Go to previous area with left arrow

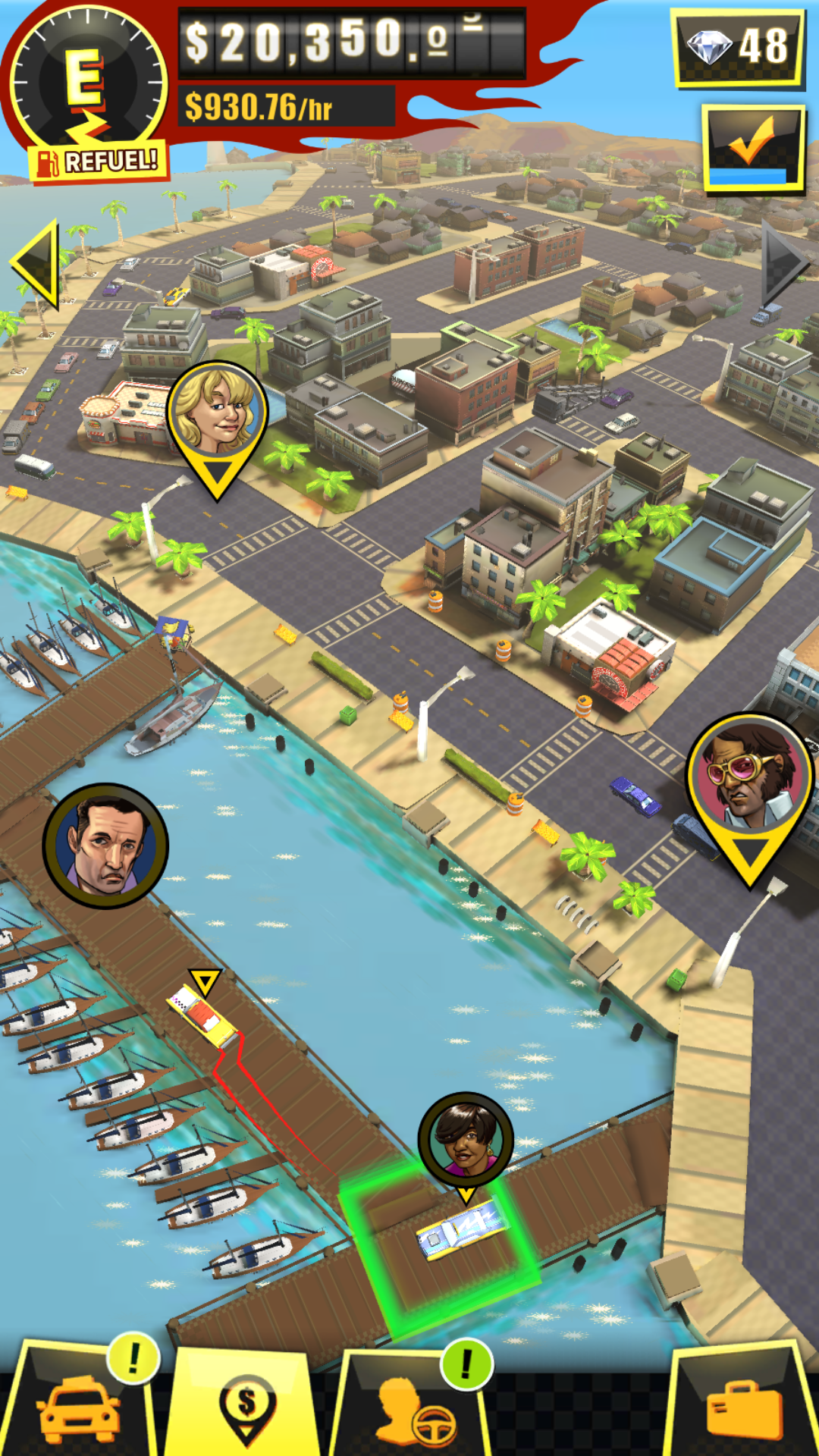pyautogui.click(x=36, y=262)
